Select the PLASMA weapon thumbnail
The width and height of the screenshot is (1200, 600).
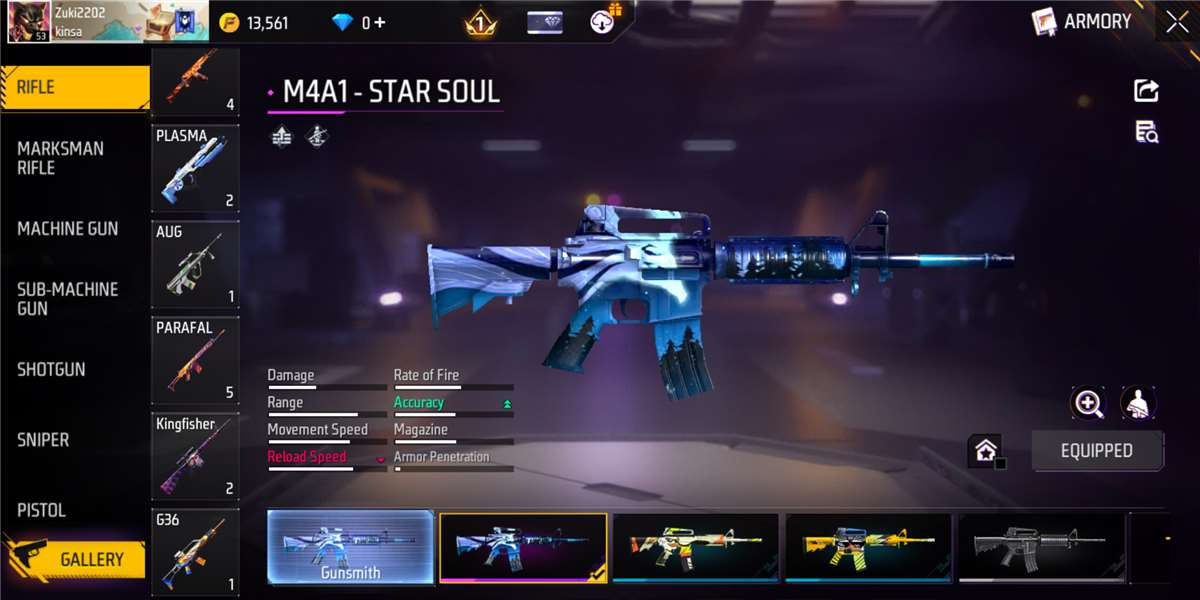tap(195, 168)
